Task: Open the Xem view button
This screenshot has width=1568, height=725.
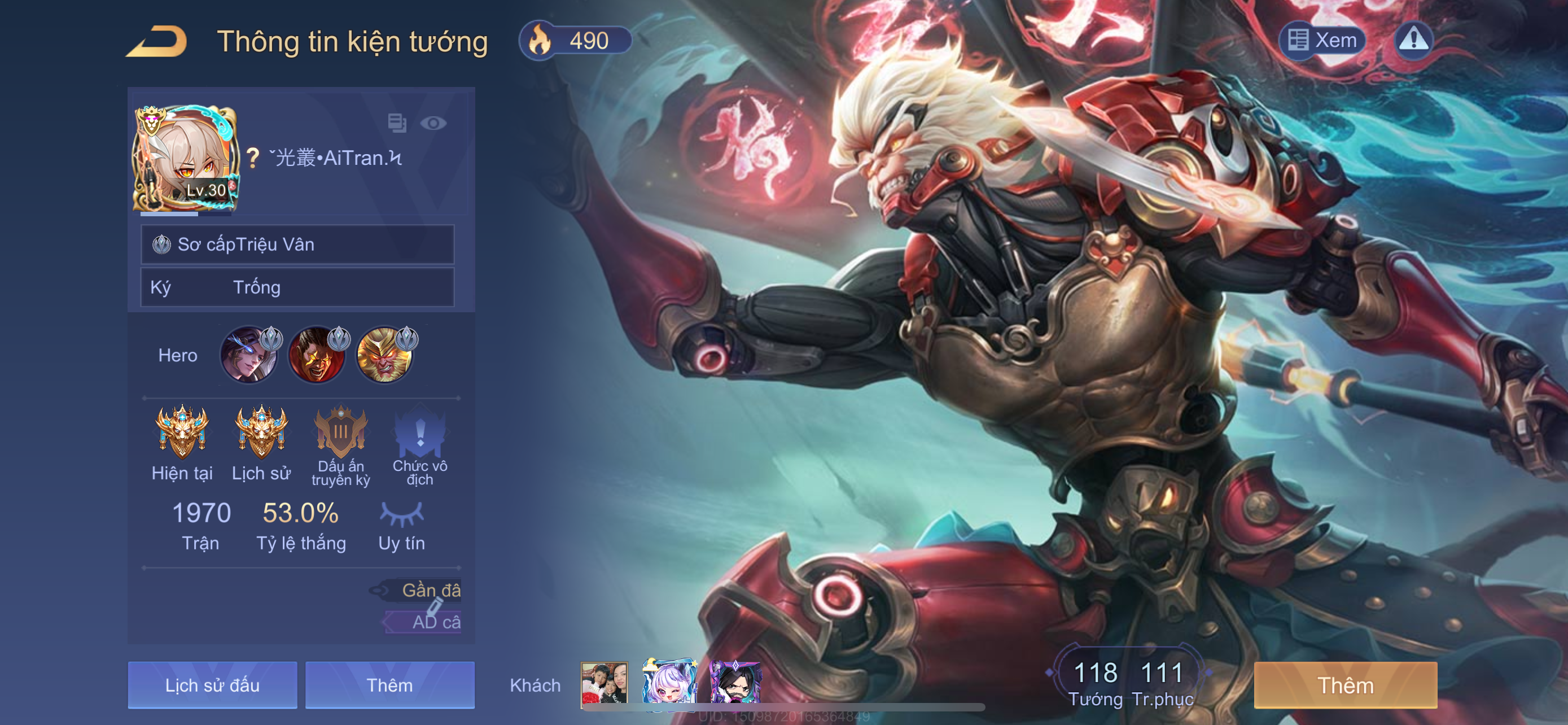Action: (1322, 41)
